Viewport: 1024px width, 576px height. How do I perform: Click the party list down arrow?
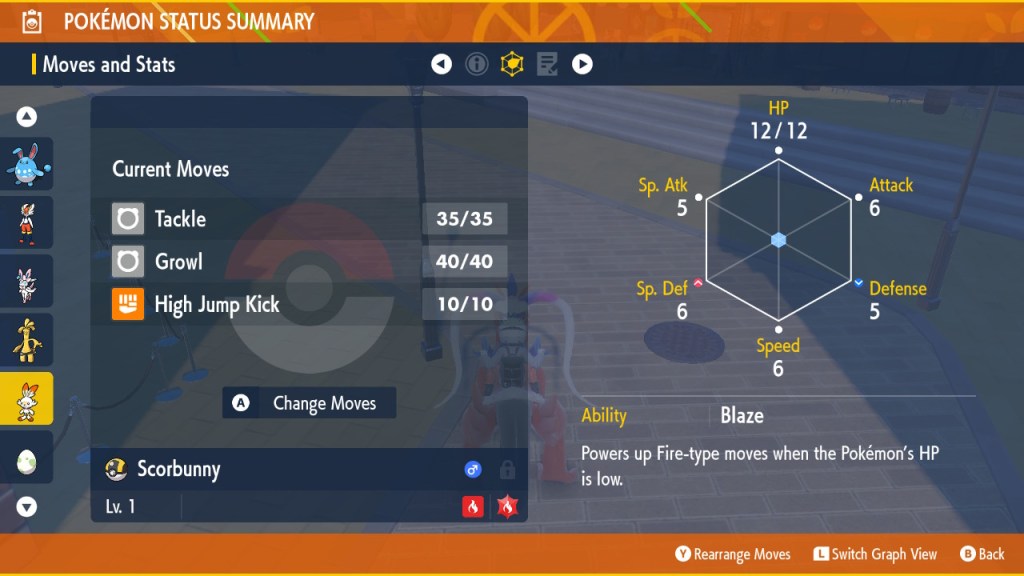click(x=27, y=507)
